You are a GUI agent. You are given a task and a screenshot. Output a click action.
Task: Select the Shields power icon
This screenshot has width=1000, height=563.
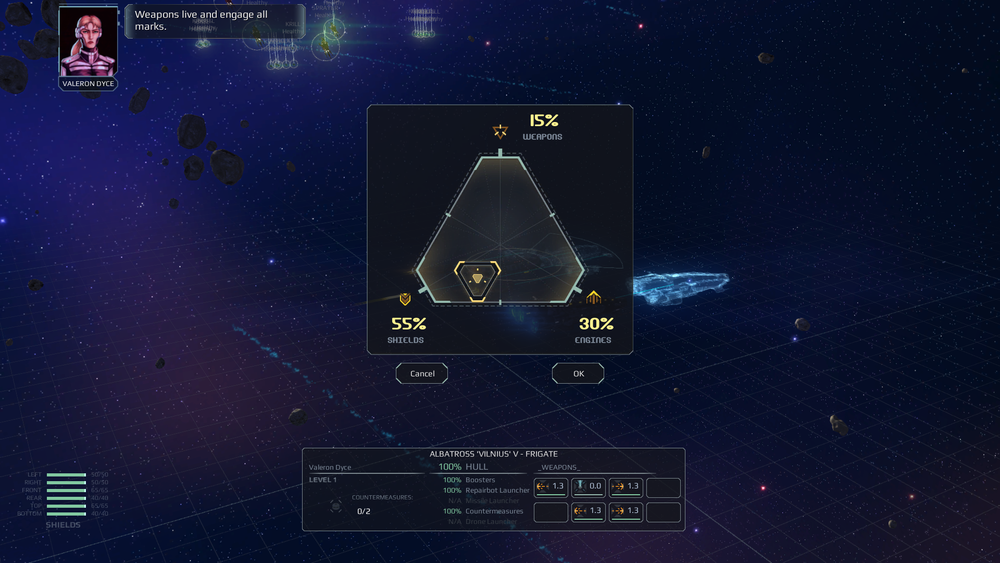pyautogui.click(x=405, y=299)
